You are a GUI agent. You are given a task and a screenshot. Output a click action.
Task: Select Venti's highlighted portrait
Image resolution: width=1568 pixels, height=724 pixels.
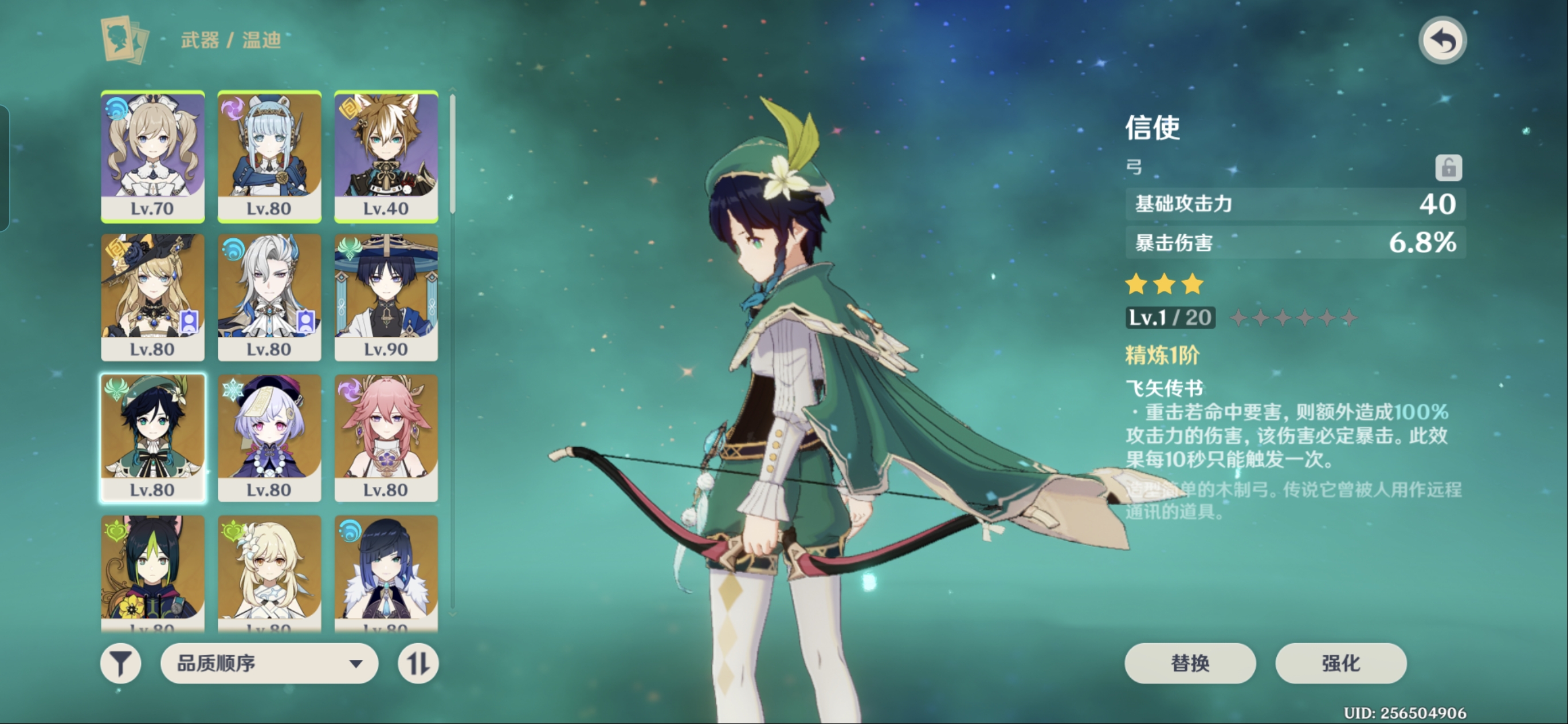(x=152, y=438)
